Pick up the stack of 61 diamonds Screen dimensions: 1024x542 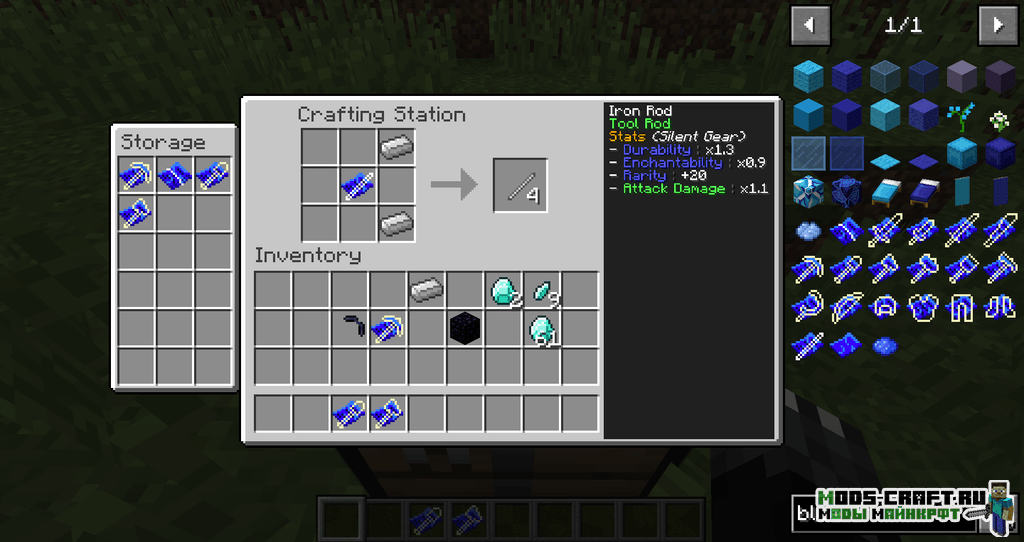[x=541, y=329]
